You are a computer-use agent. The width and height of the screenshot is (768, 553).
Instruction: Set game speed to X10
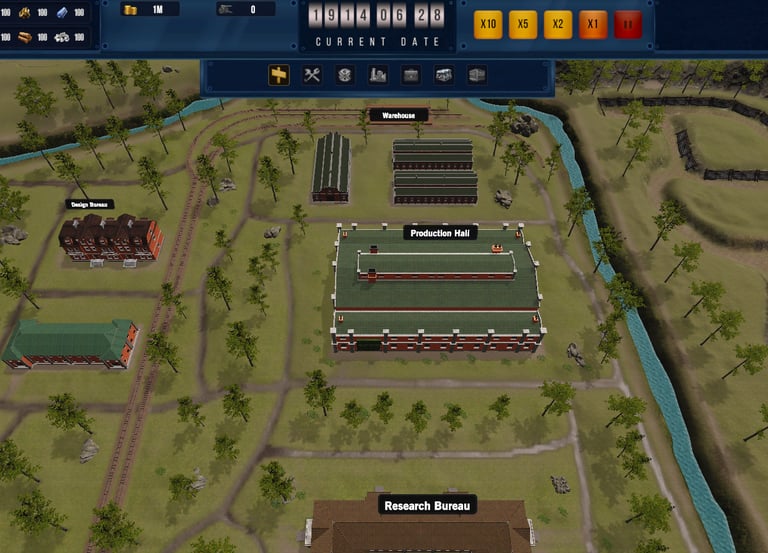click(x=488, y=24)
